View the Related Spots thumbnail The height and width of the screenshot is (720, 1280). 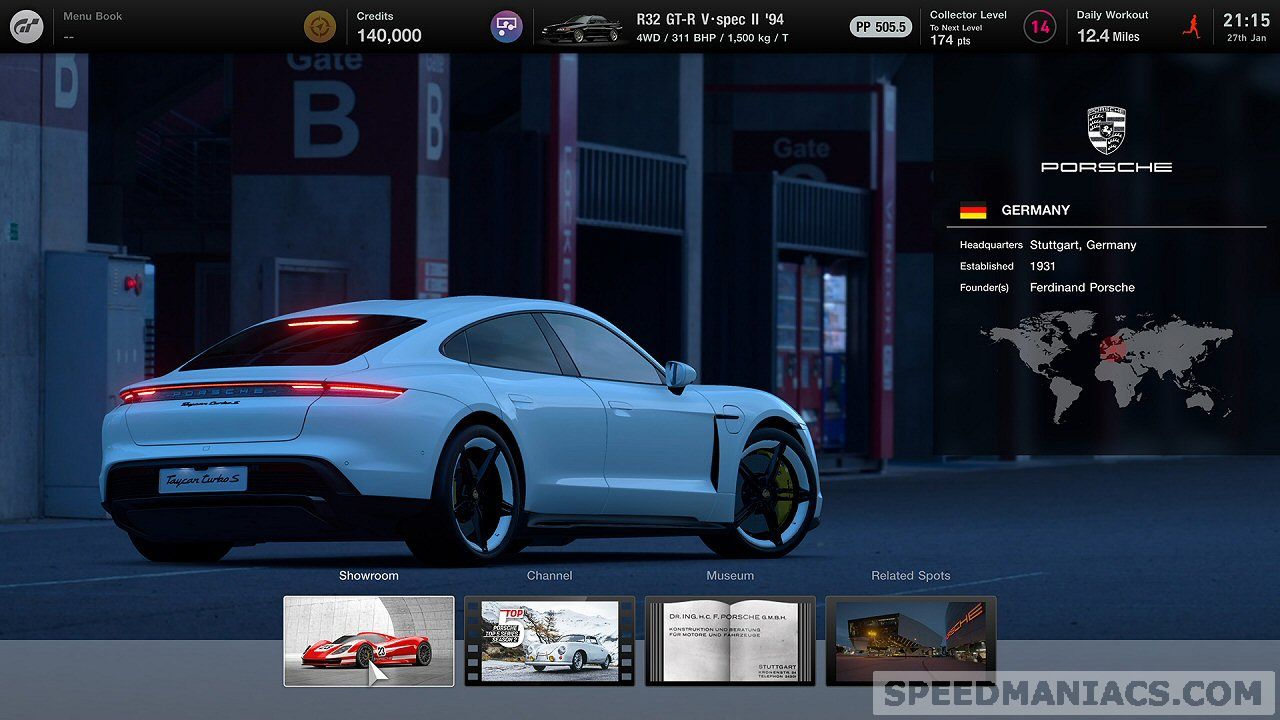point(911,641)
